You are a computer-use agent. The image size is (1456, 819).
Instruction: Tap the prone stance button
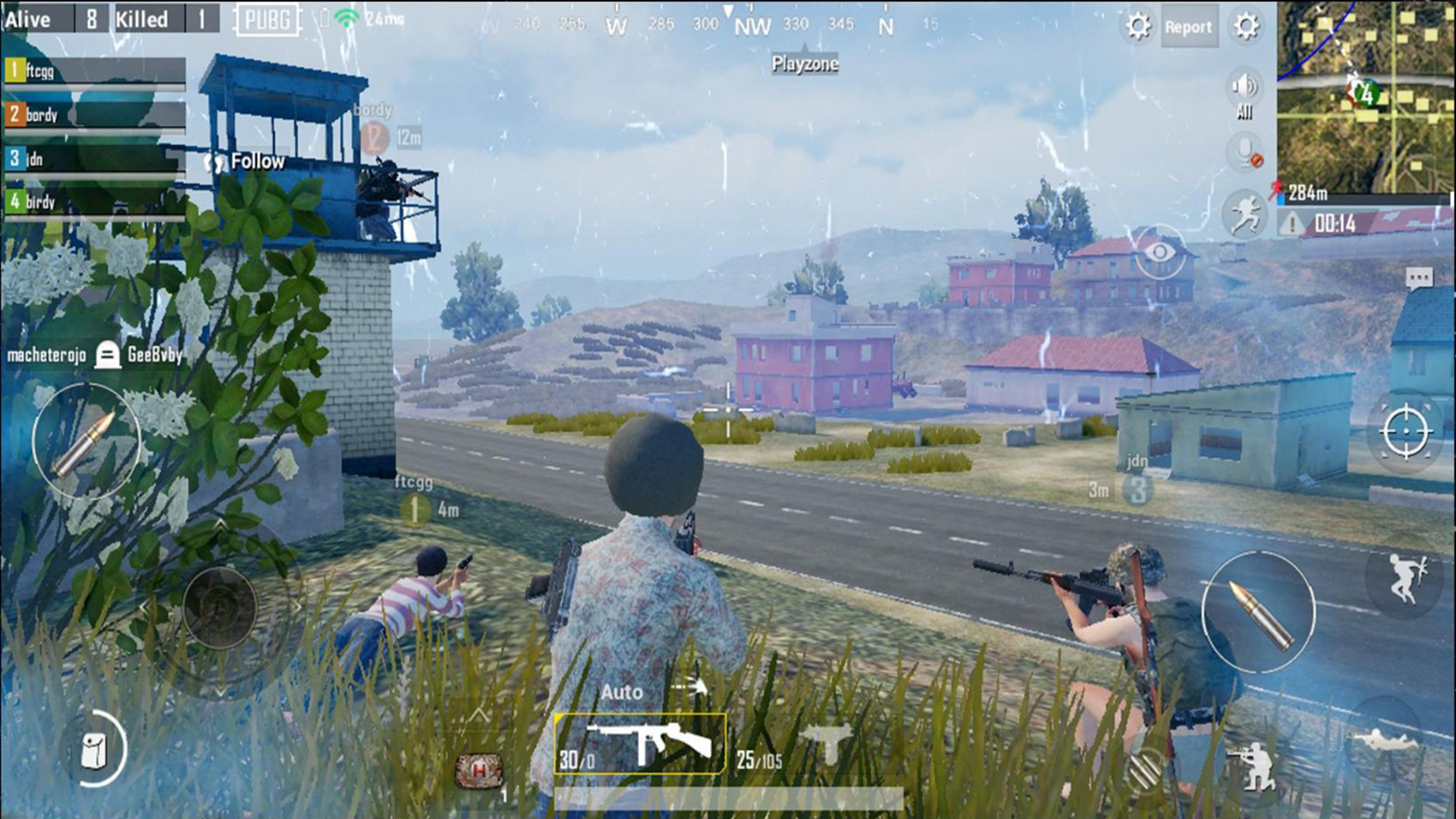tap(1385, 739)
